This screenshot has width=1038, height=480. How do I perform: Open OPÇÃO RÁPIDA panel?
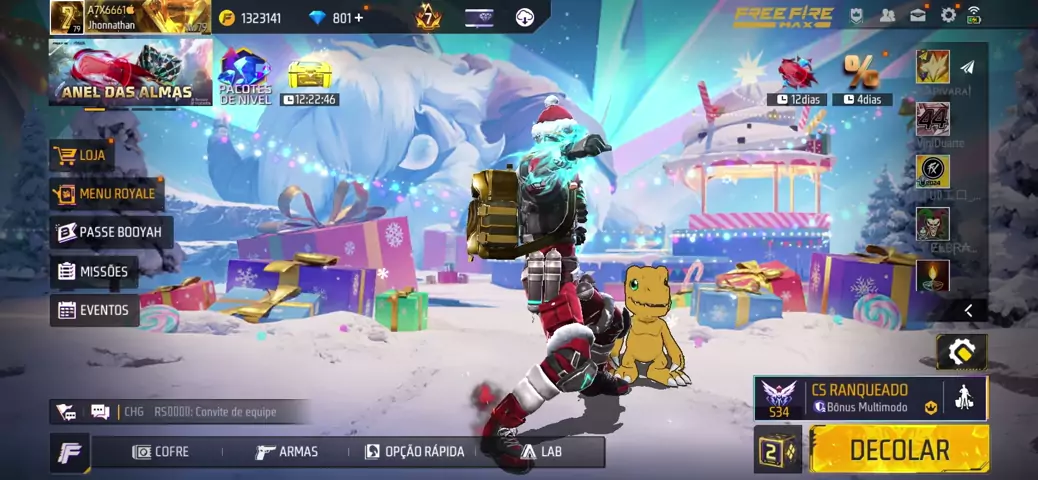415,452
